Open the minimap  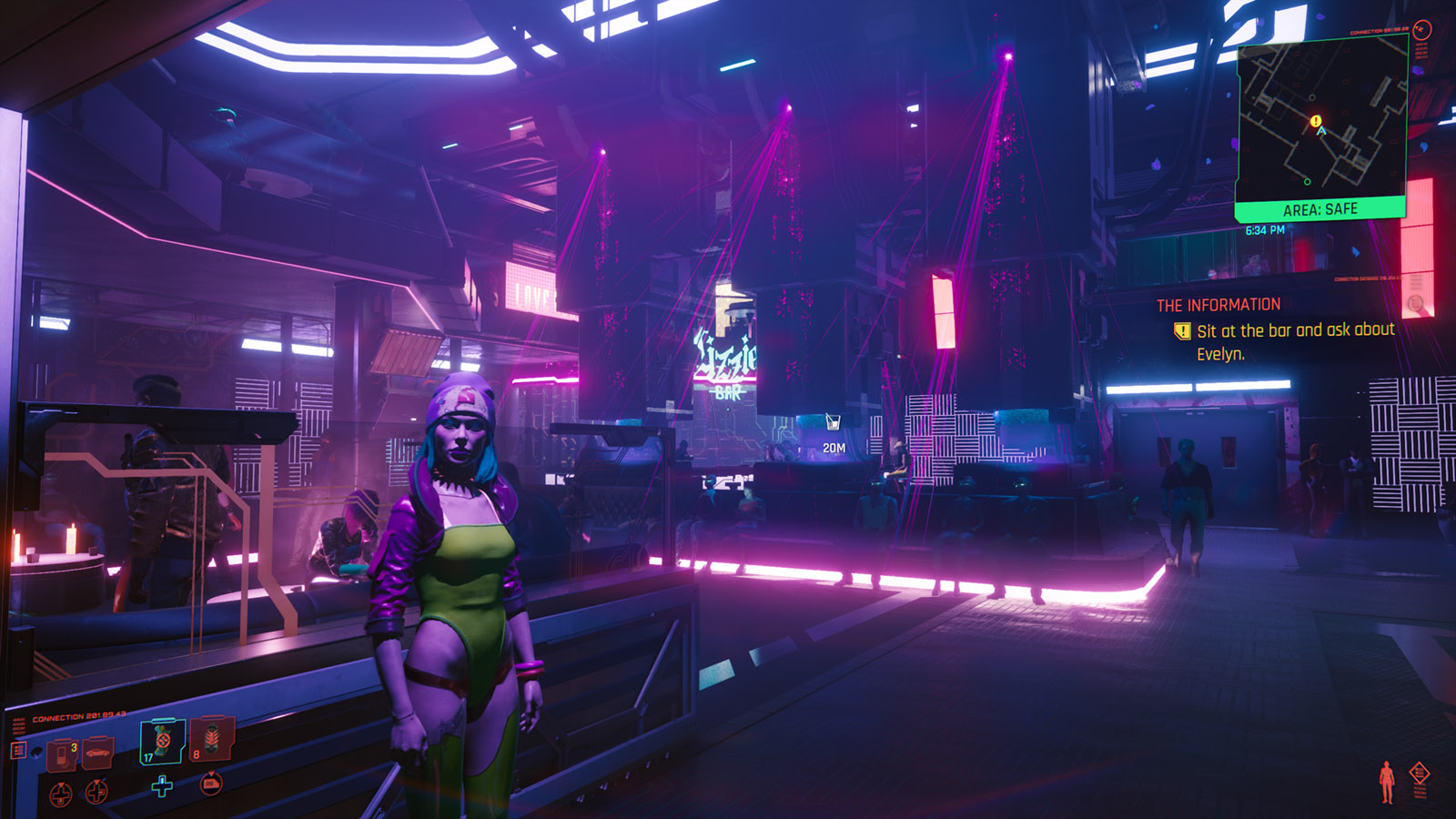click(x=1321, y=118)
